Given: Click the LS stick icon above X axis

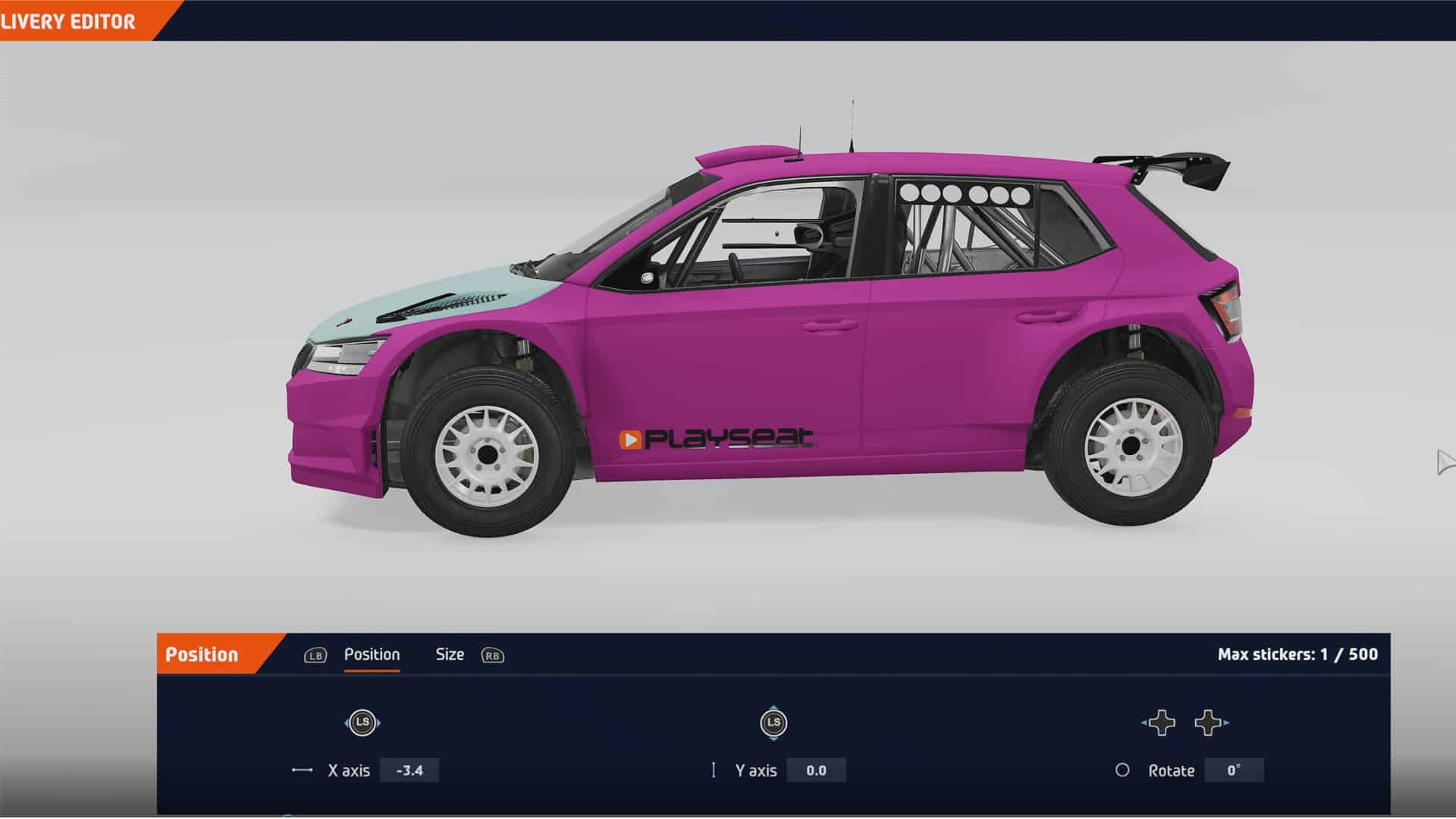Looking at the screenshot, I should coord(362,723).
